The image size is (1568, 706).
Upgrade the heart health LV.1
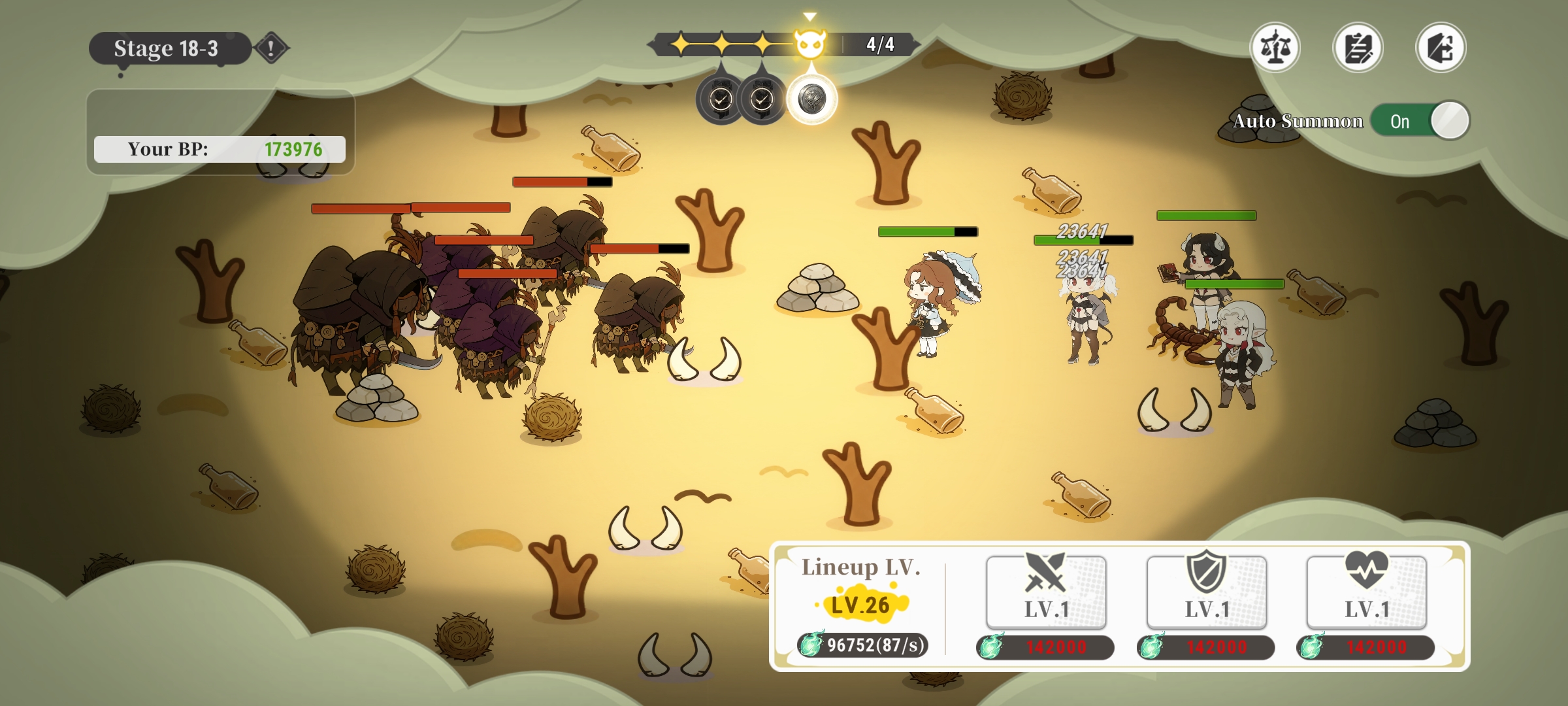(x=1367, y=592)
